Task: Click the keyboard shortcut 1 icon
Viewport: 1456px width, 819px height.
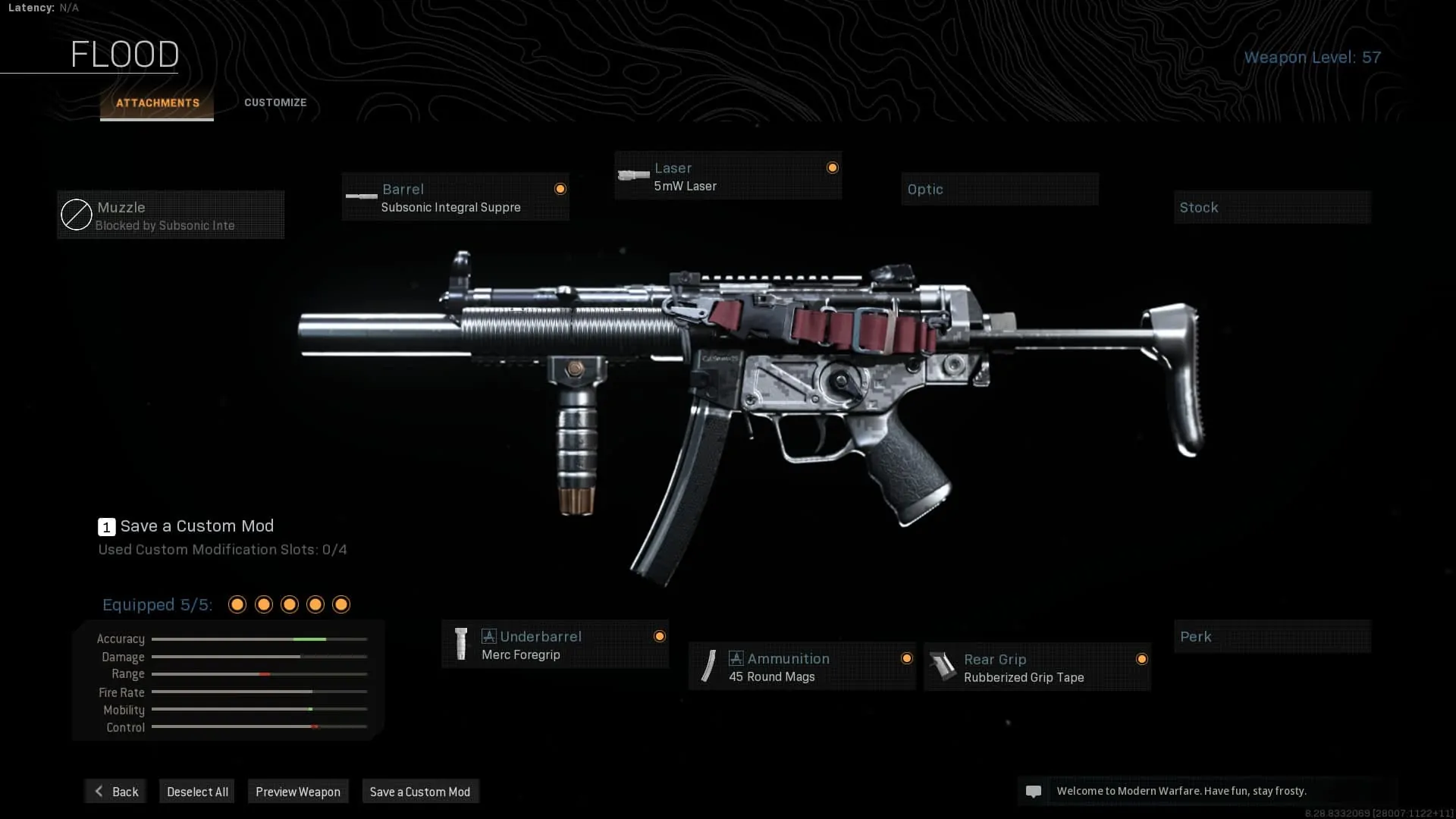Action: (106, 526)
